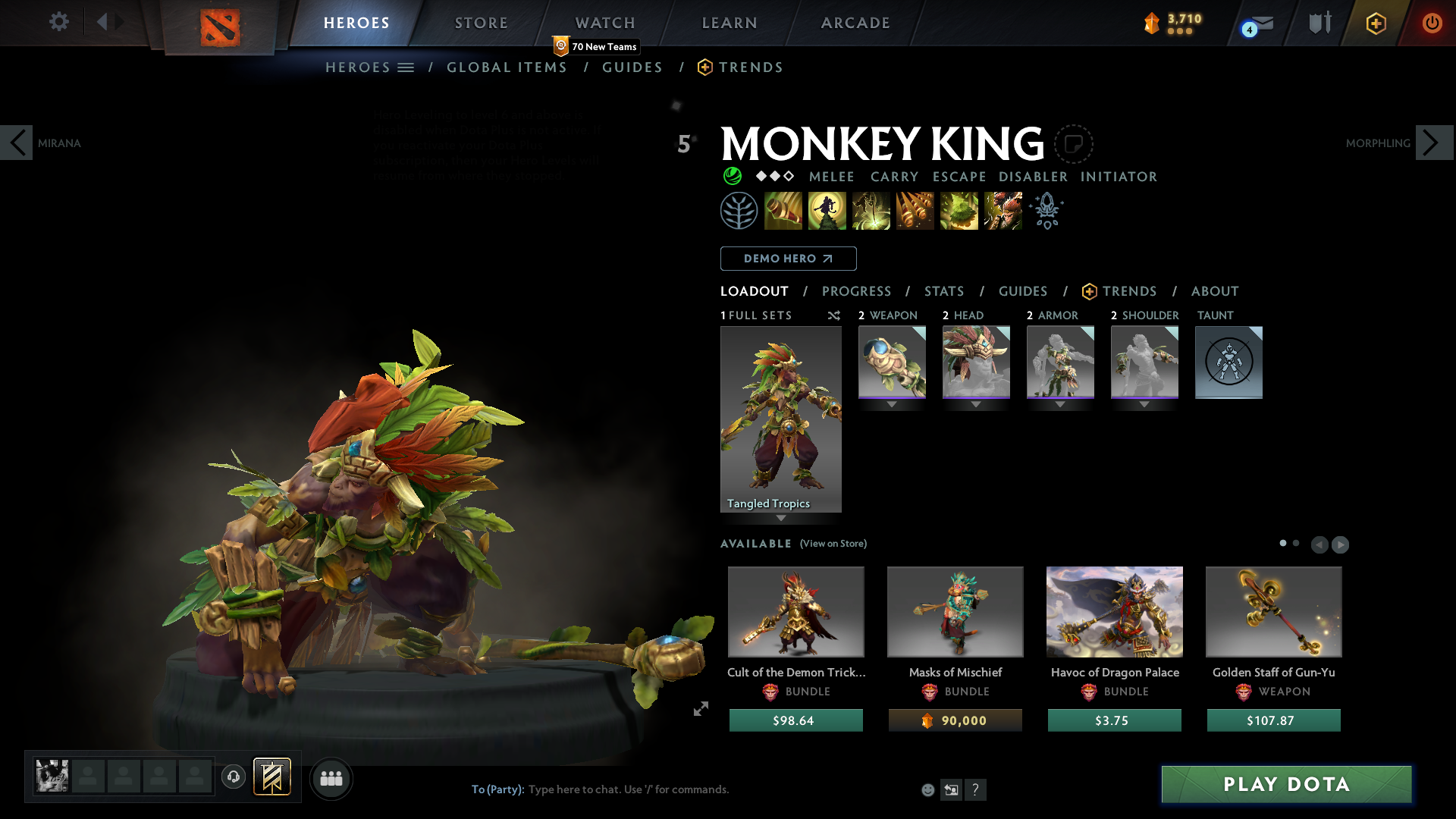1456x819 pixels.
Task: Click the Boundless Strike ability icon
Action: tap(783, 210)
